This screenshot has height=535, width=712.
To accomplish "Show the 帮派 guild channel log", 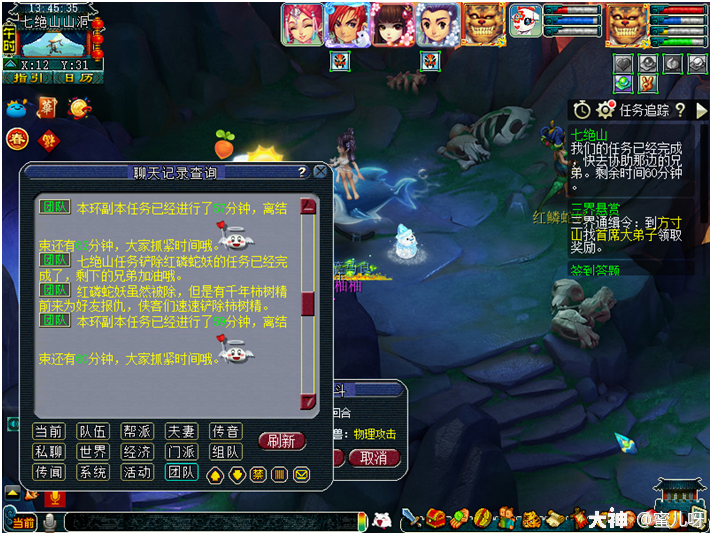I will [137, 431].
